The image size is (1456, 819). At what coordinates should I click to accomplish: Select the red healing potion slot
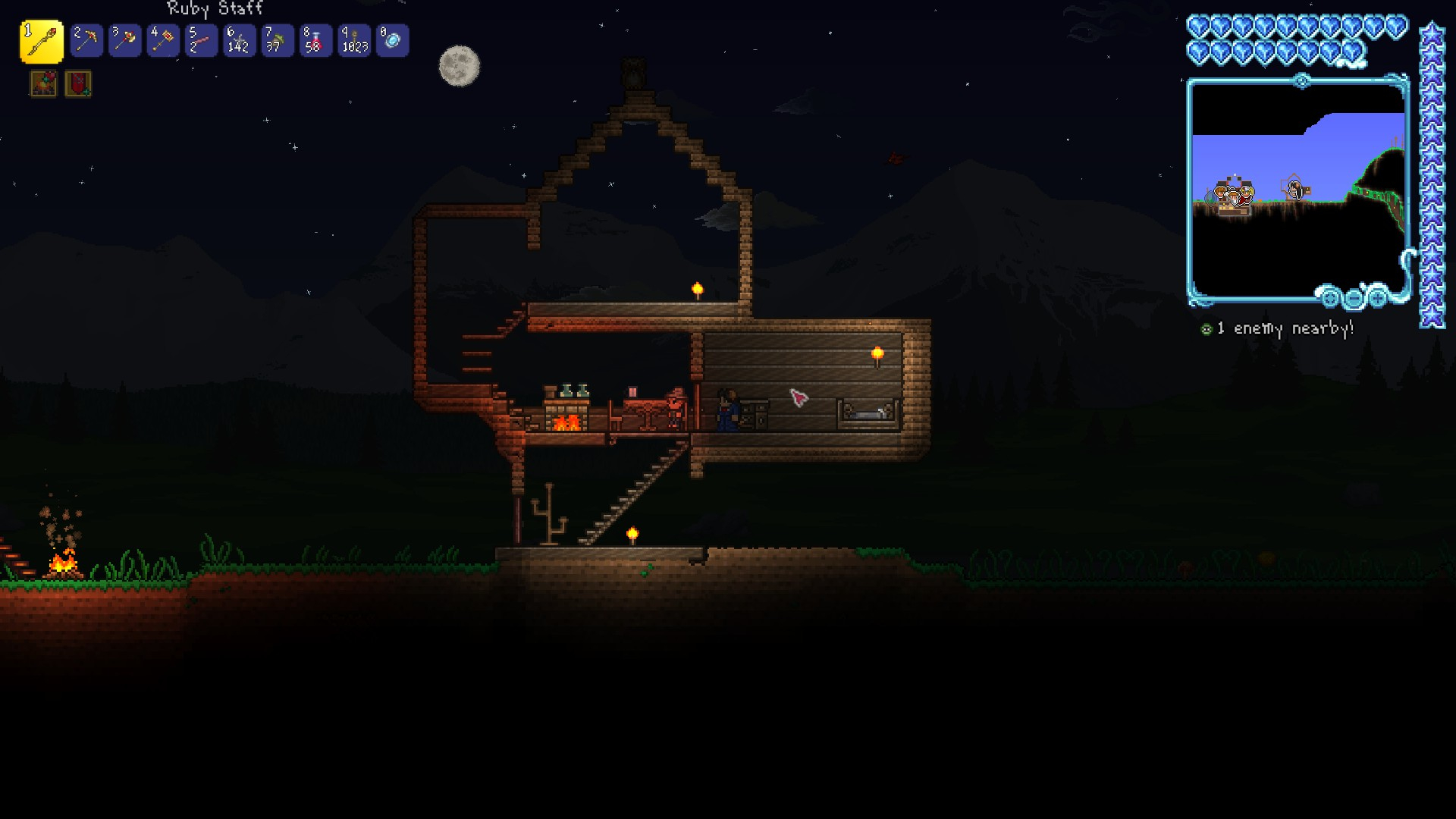tap(315, 41)
